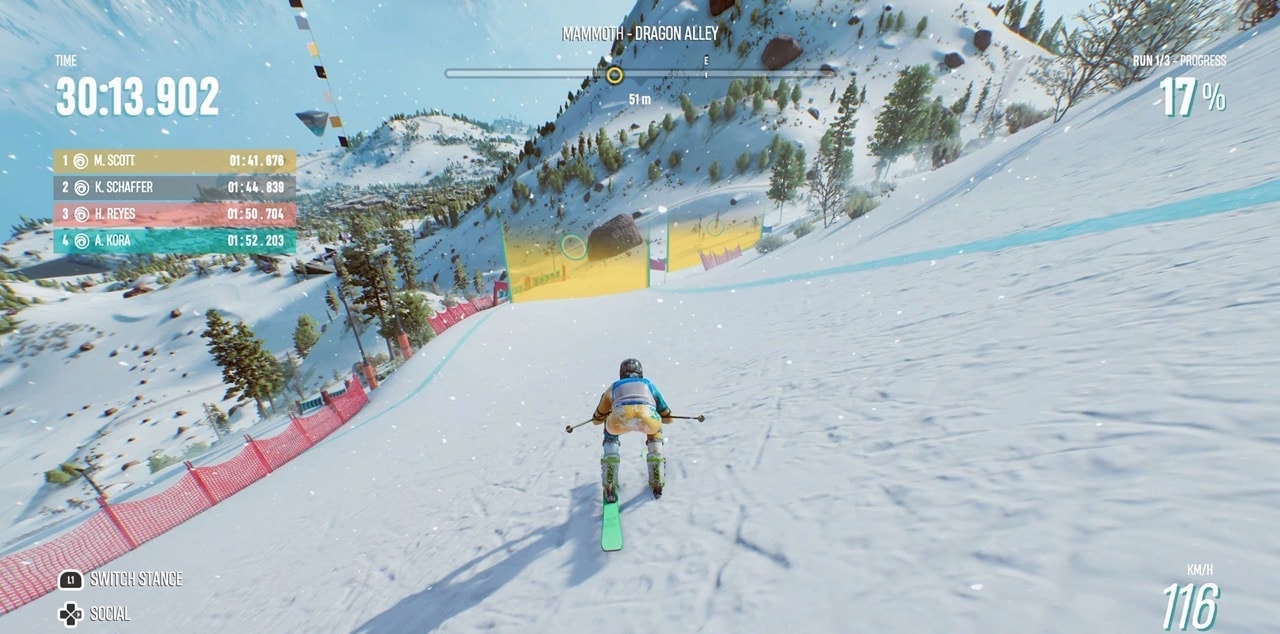Click A. Kora's leaderboard row
The image size is (1280, 634).
click(x=174, y=241)
